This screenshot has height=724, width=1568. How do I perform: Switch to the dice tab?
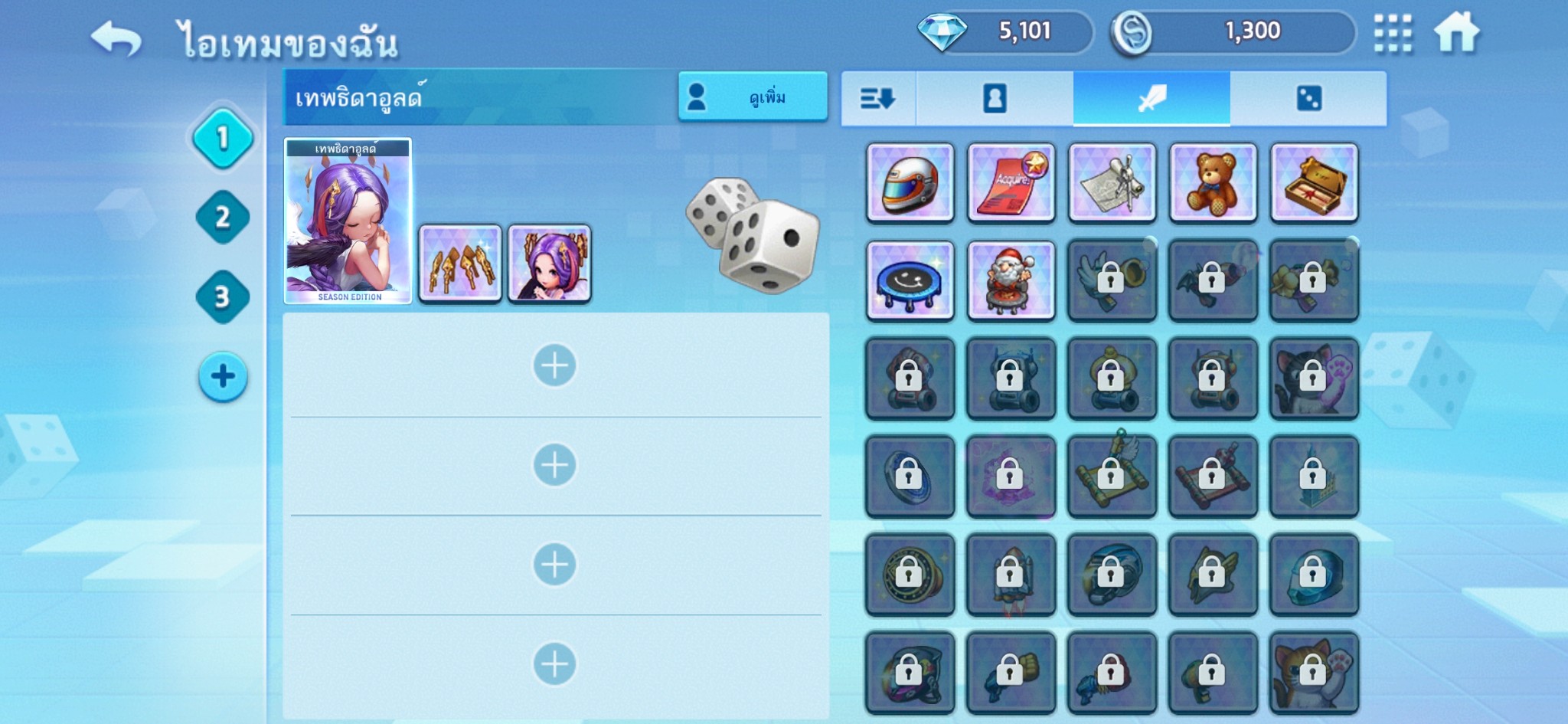[x=1308, y=99]
